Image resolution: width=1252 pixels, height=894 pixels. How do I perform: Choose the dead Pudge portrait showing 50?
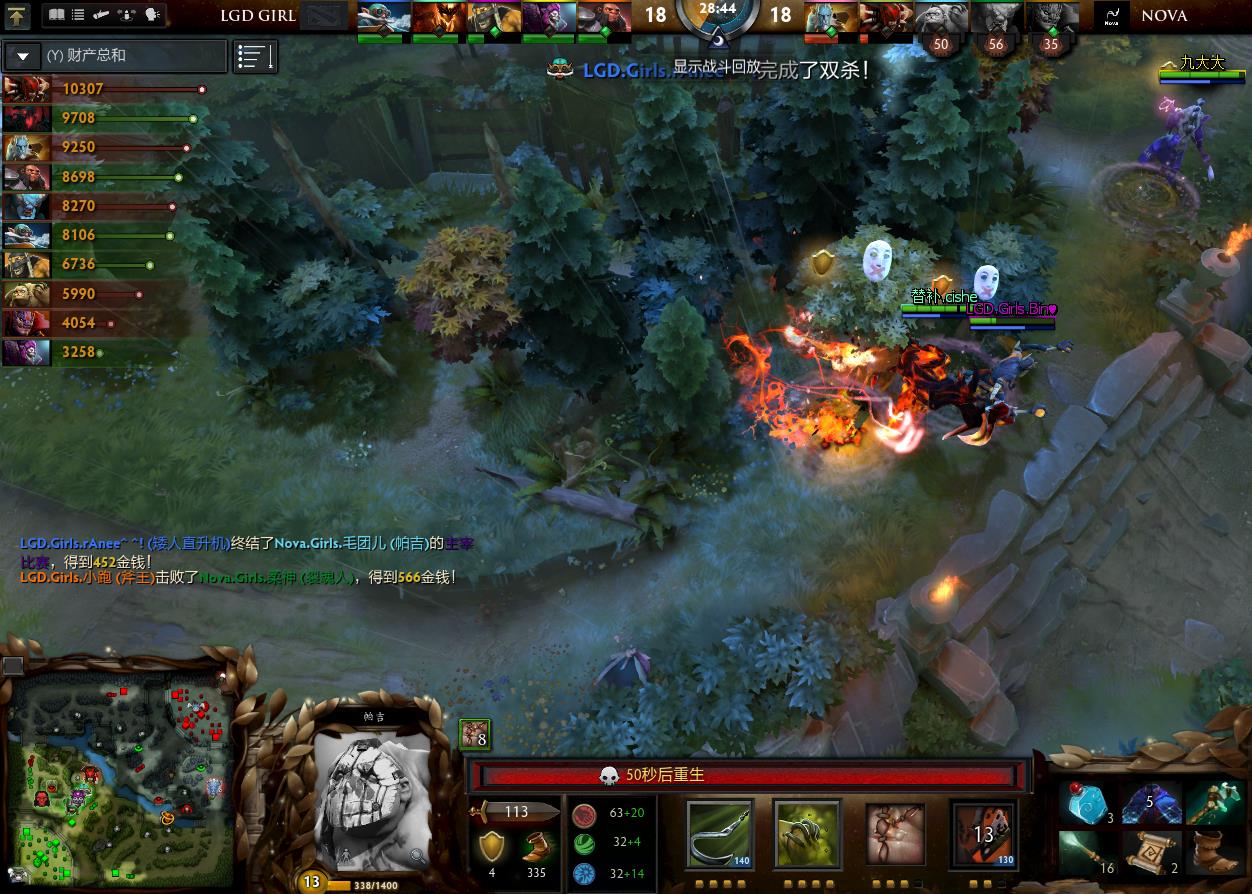tap(940, 17)
